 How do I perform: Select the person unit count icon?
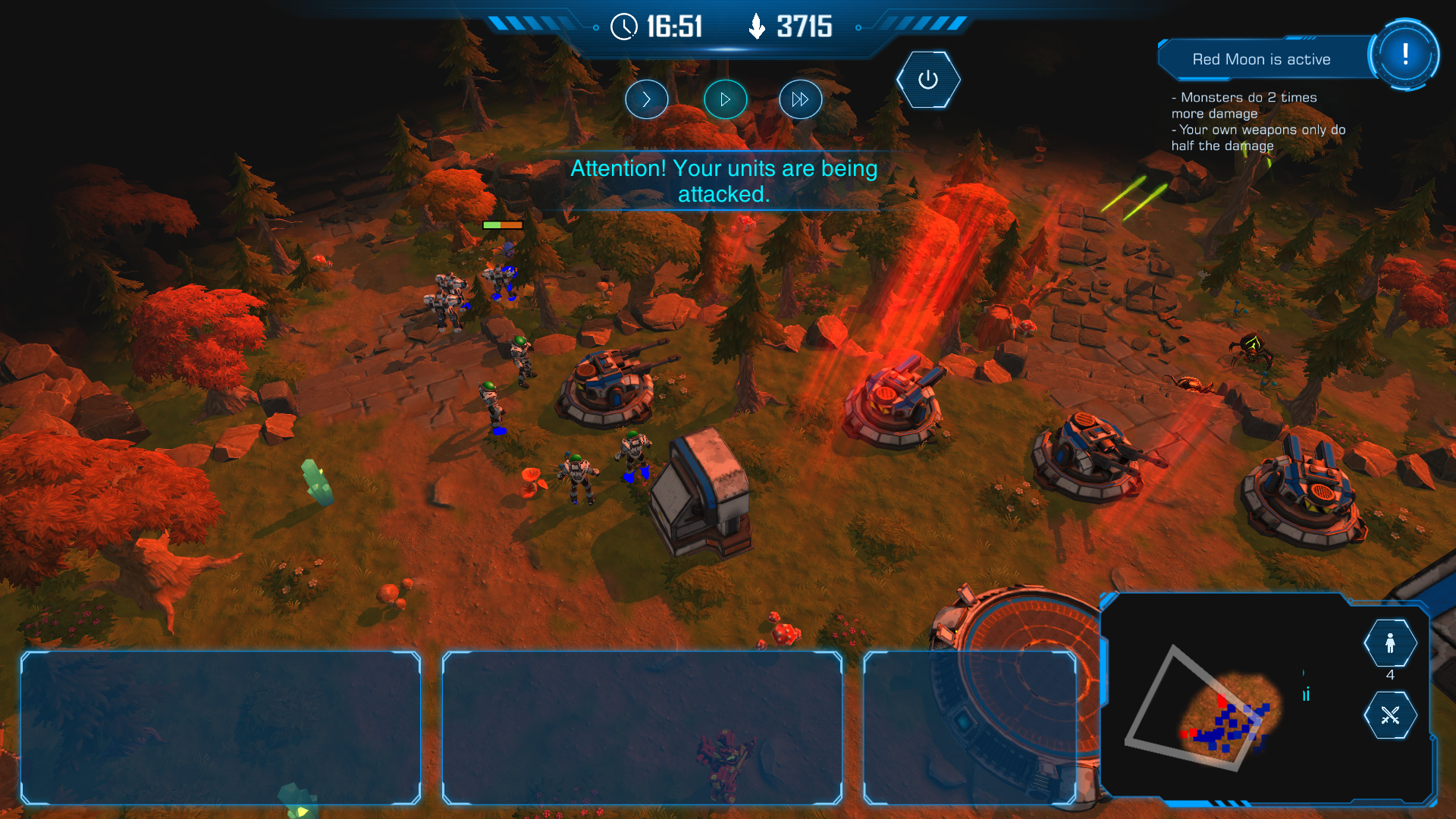point(1390,643)
